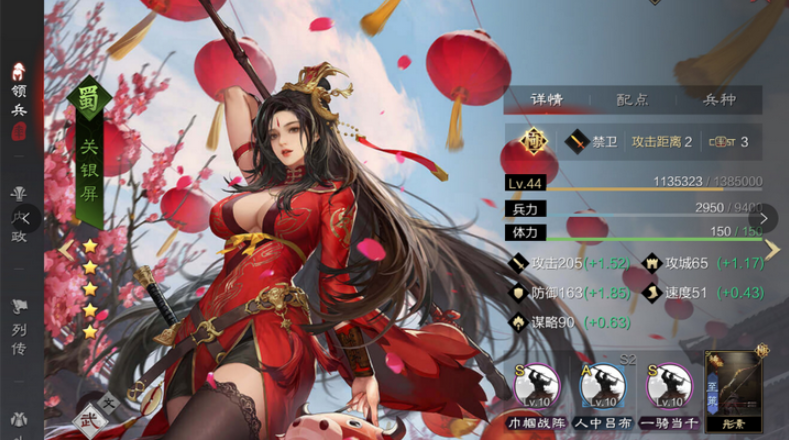Click the 禁卫 troop type icon

click(x=578, y=142)
